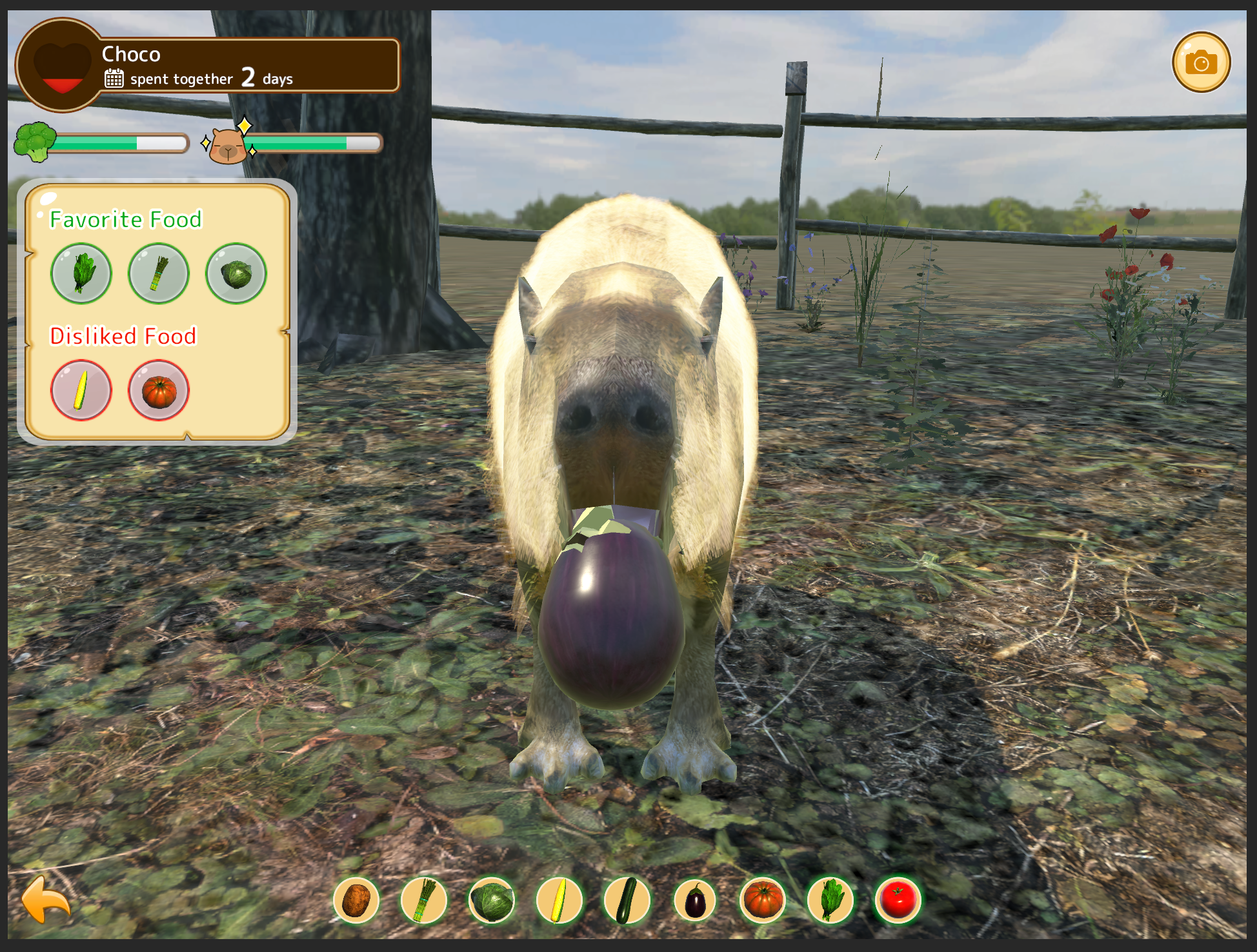Click the asparagus under Favorite Food
1257x952 pixels.
pos(159,273)
